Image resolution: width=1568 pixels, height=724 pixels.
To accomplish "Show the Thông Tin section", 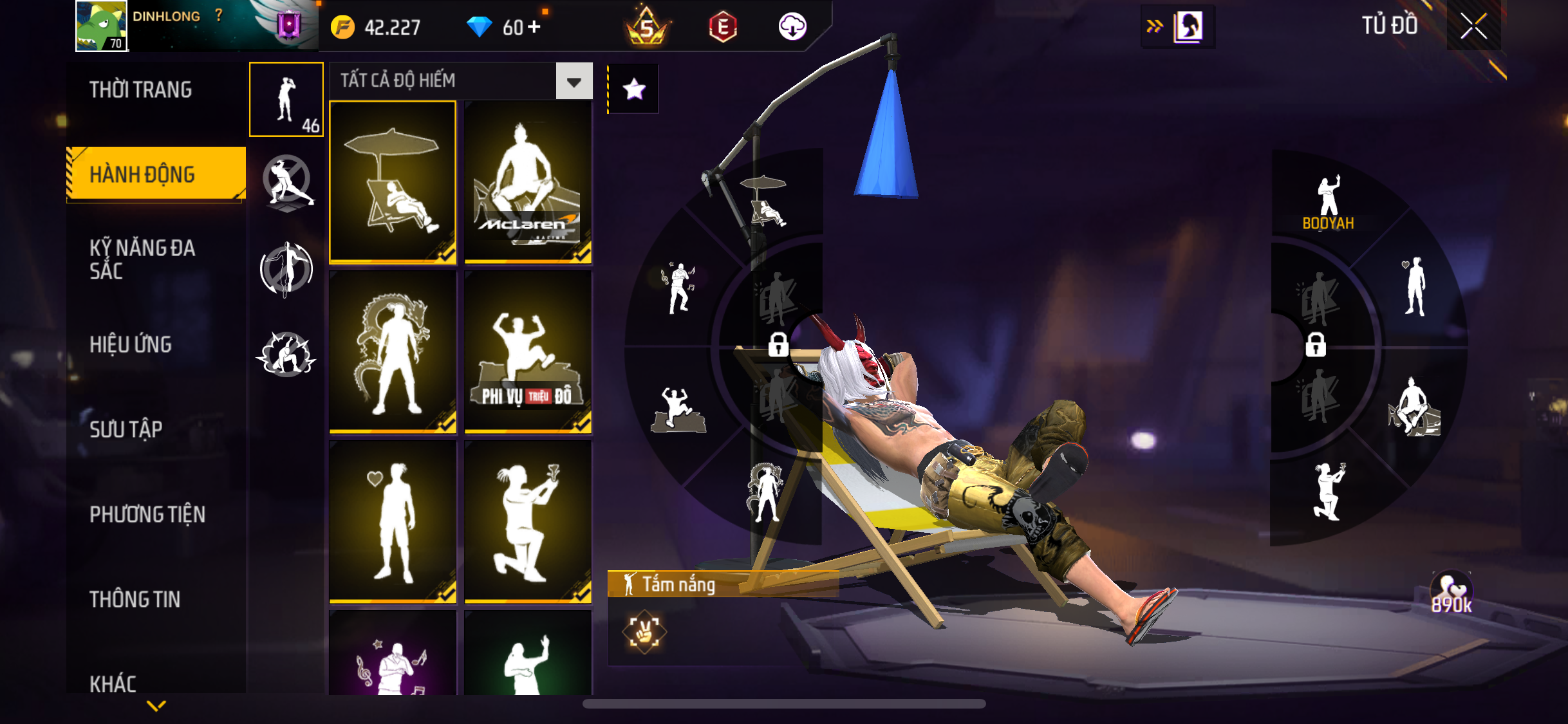I will click(135, 599).
